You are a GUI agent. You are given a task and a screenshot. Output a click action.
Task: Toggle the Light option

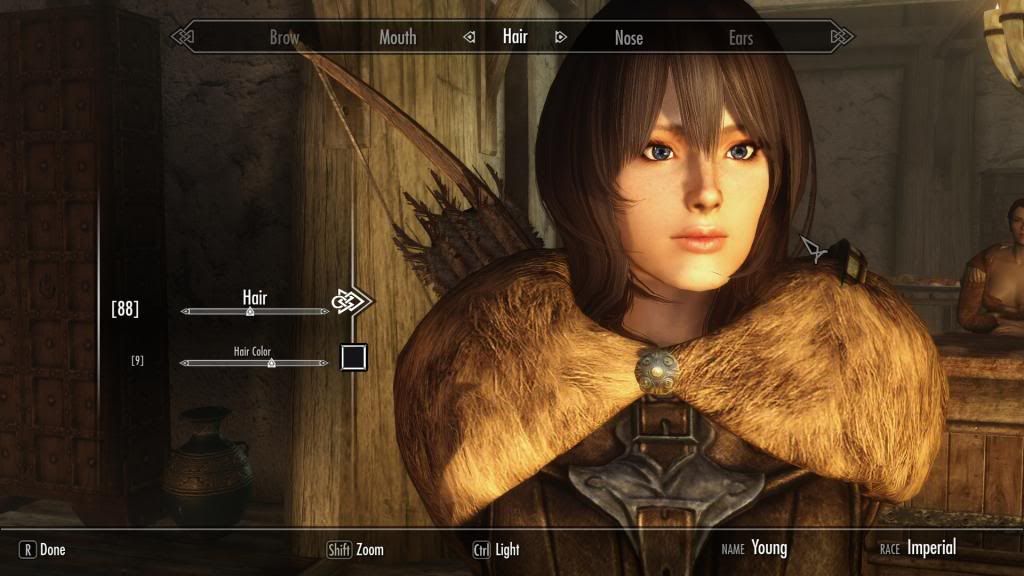(x=496, y=549)
